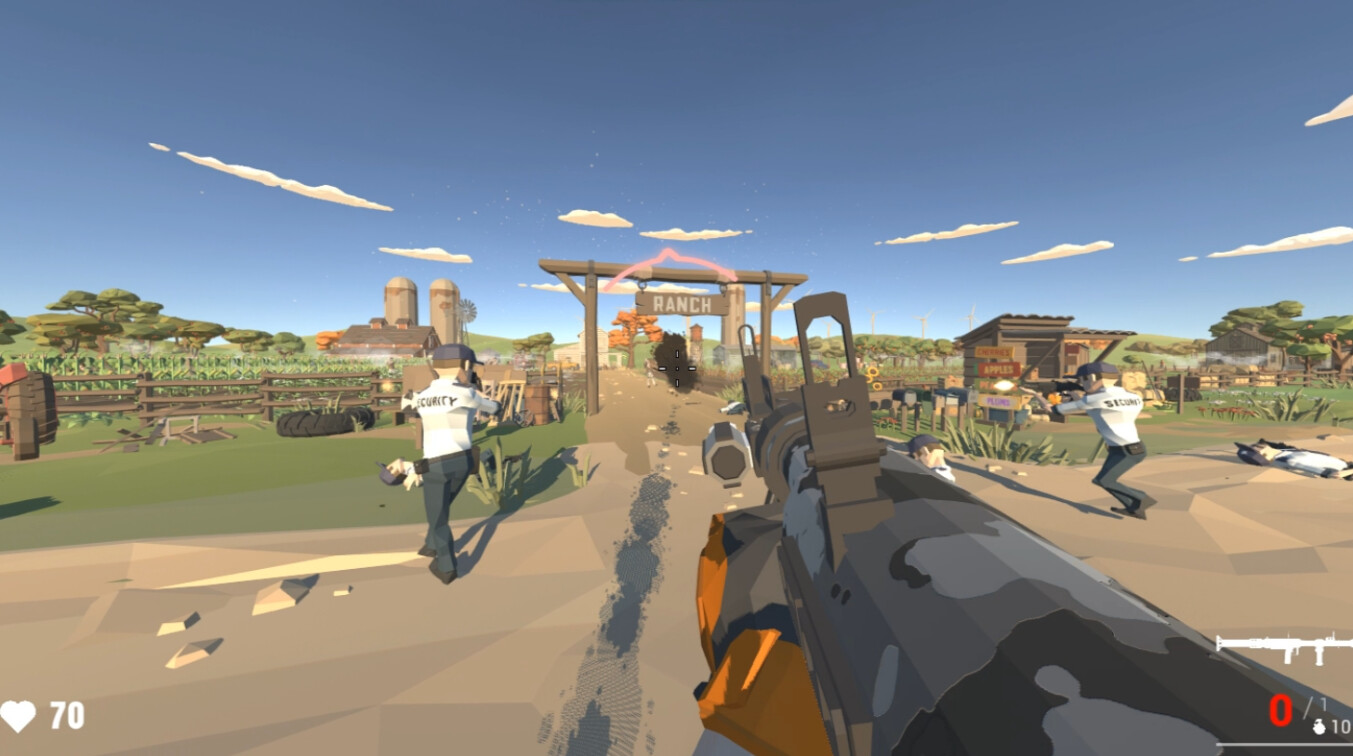Click the APPLES sign on the fruit stand

998,369
